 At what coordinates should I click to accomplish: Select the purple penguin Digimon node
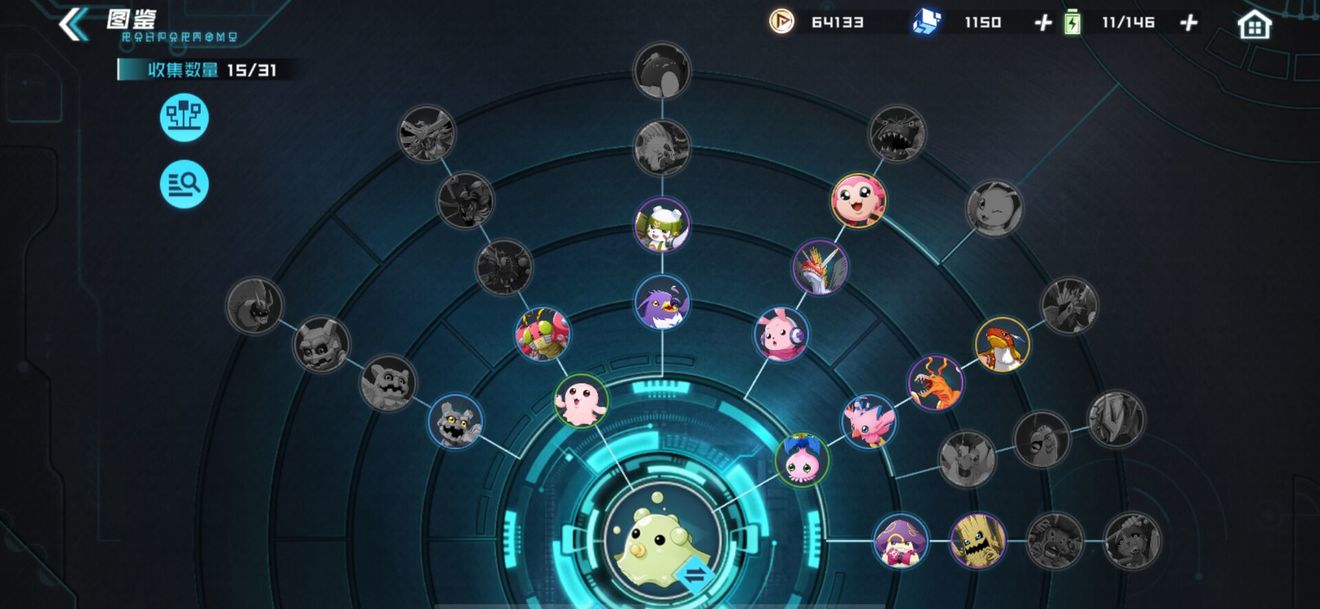[x=662, y=301]
